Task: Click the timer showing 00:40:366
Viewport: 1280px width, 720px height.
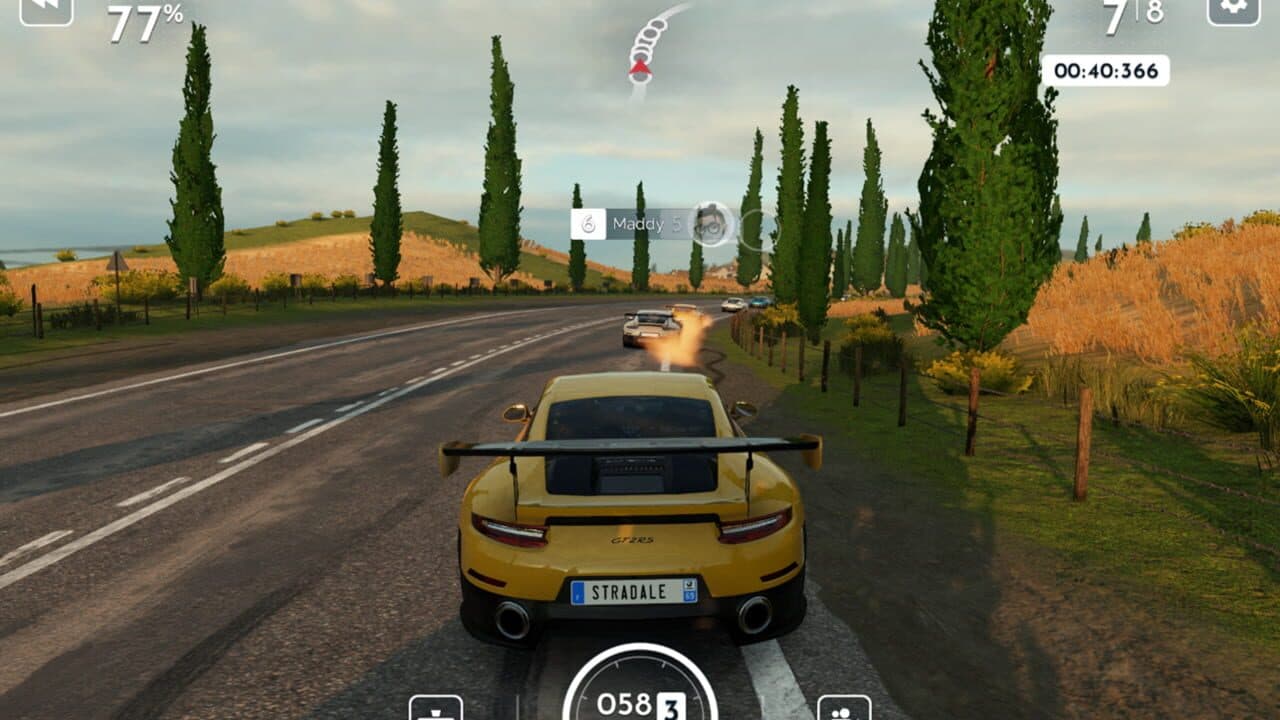Action: click(x=1106, y=70)
